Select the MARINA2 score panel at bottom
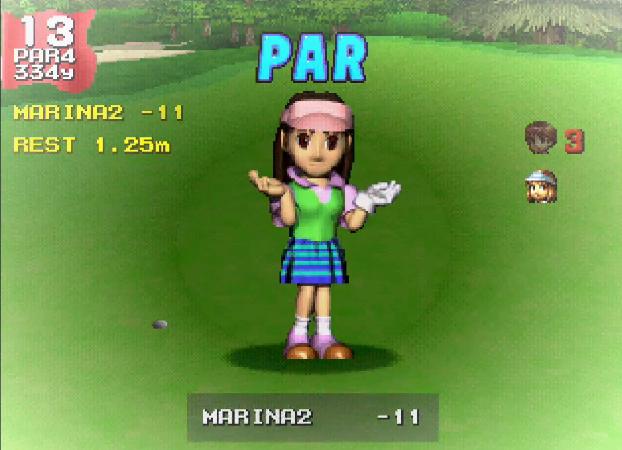This screenshot has height=450, width=622. 312,416
